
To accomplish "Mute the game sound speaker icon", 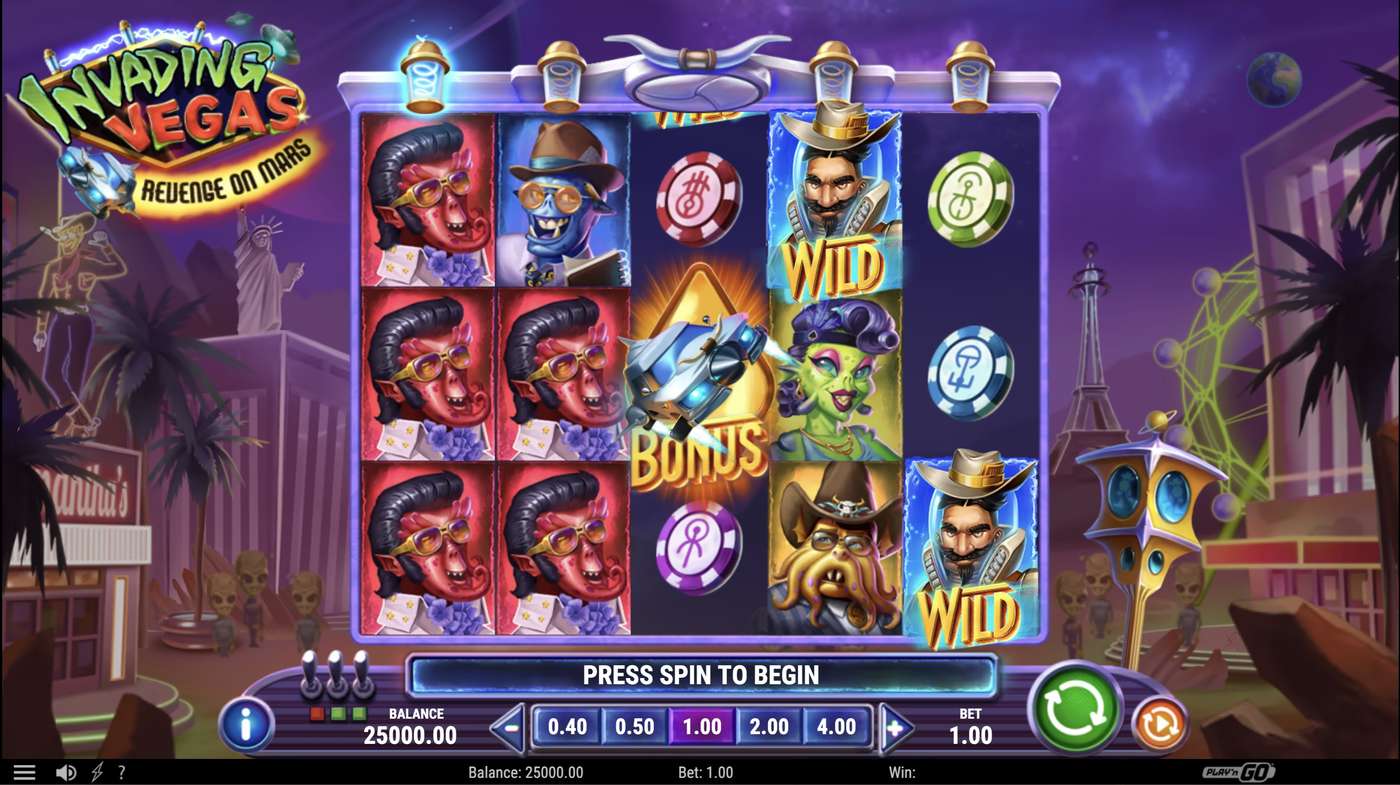I will (64, 771).
